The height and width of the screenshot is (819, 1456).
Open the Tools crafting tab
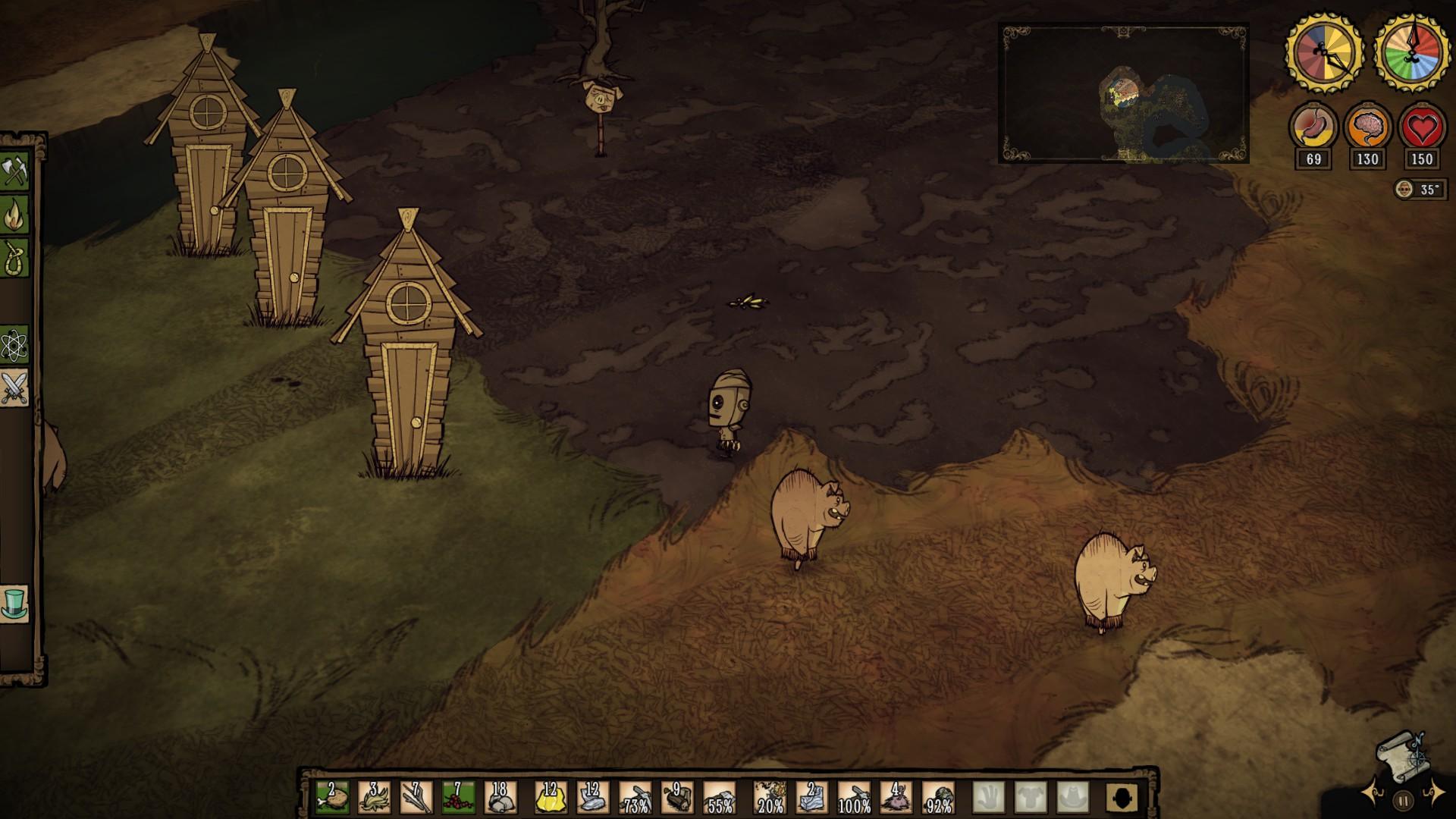coord(14,171)
